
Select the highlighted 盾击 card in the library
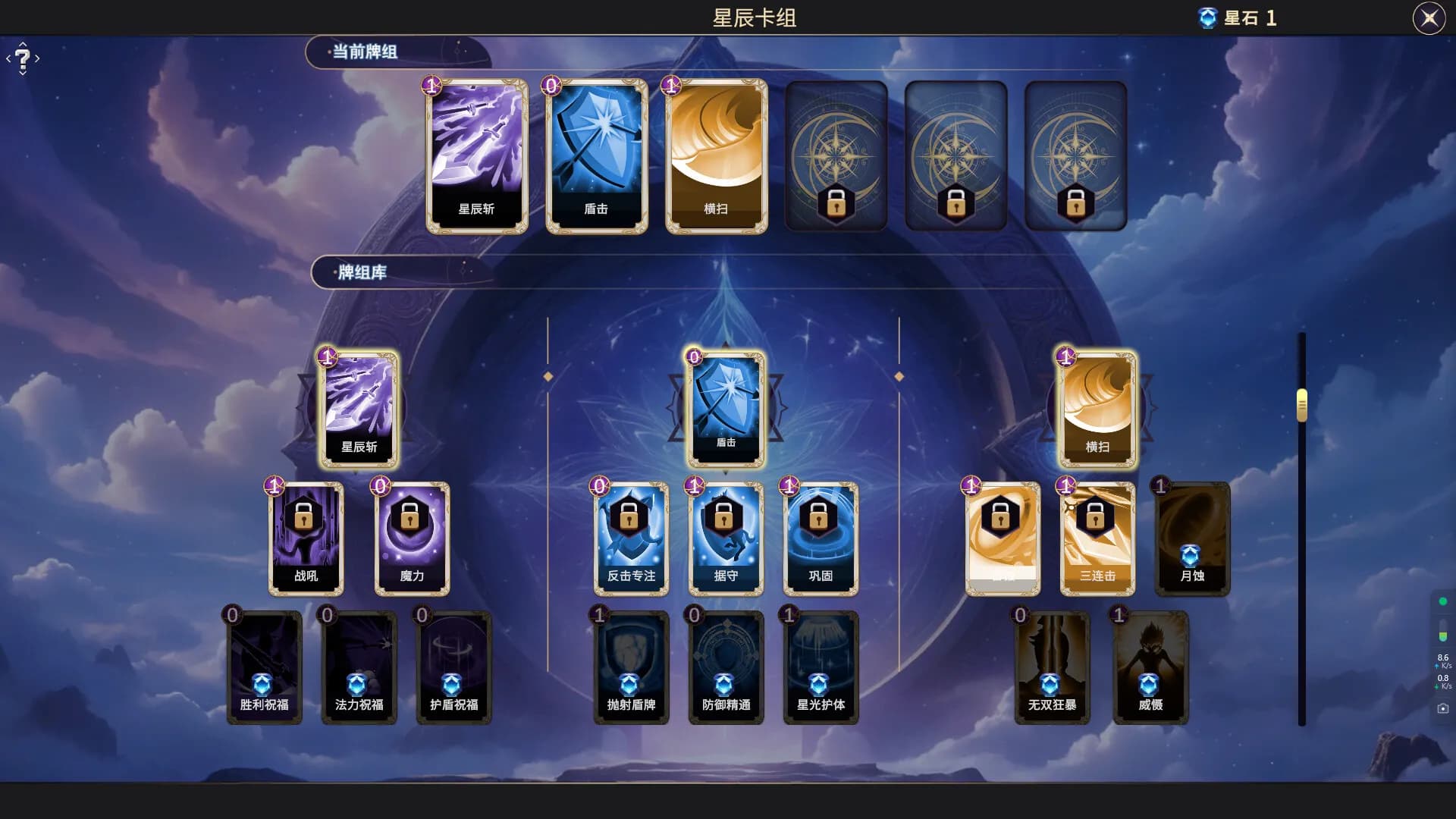(726, 406)
